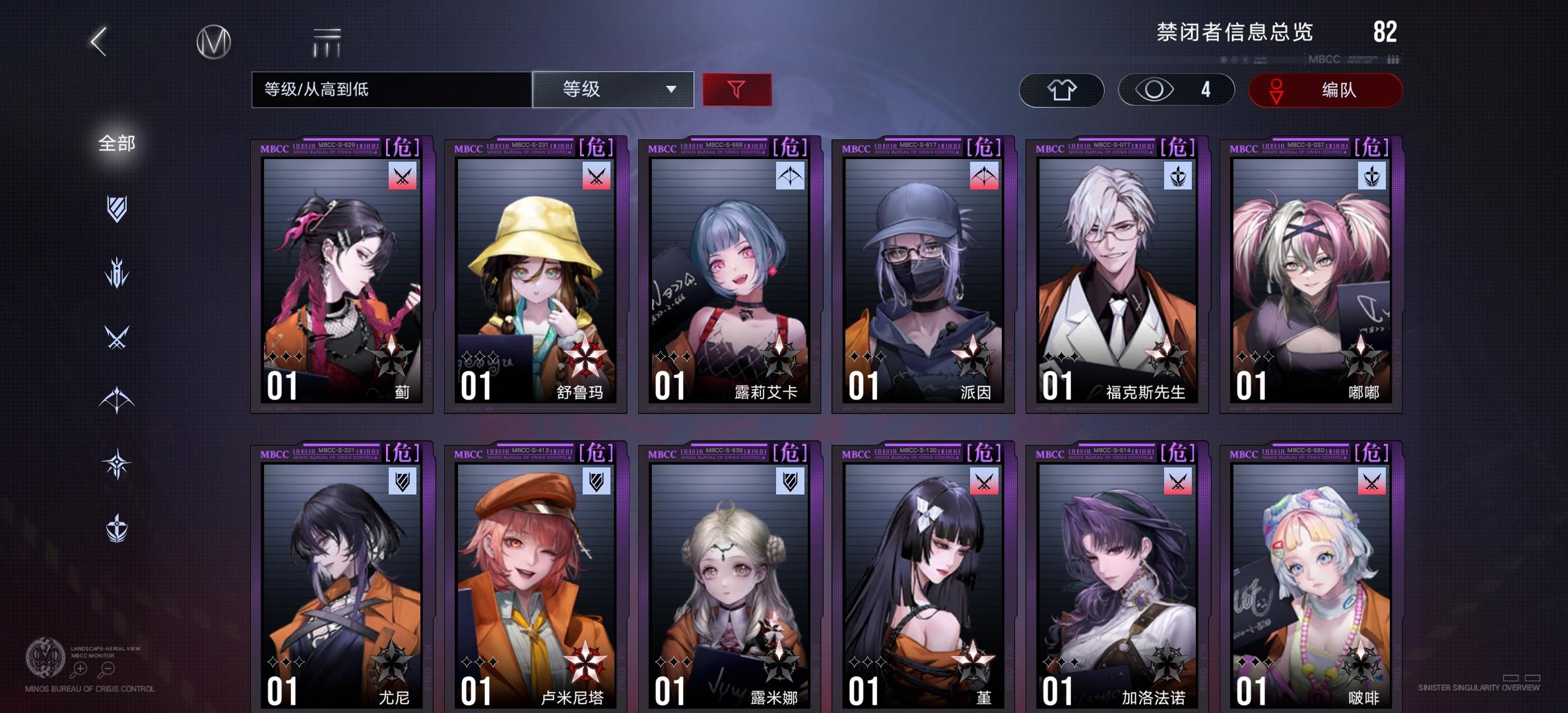Viewport: 1568px width, 713px height.
Task: Open the outfit wardrobe shirt icon
Action: click(x=1061, y=90)
